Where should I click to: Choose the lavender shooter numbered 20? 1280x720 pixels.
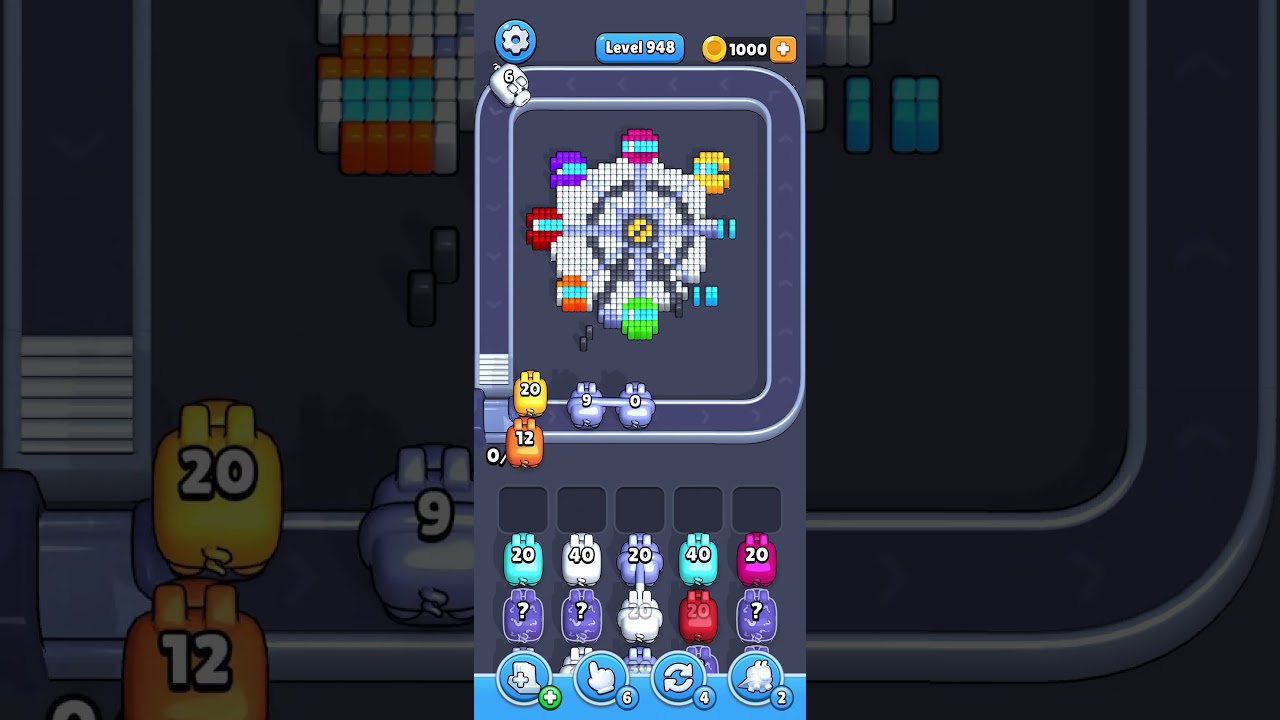639,560
